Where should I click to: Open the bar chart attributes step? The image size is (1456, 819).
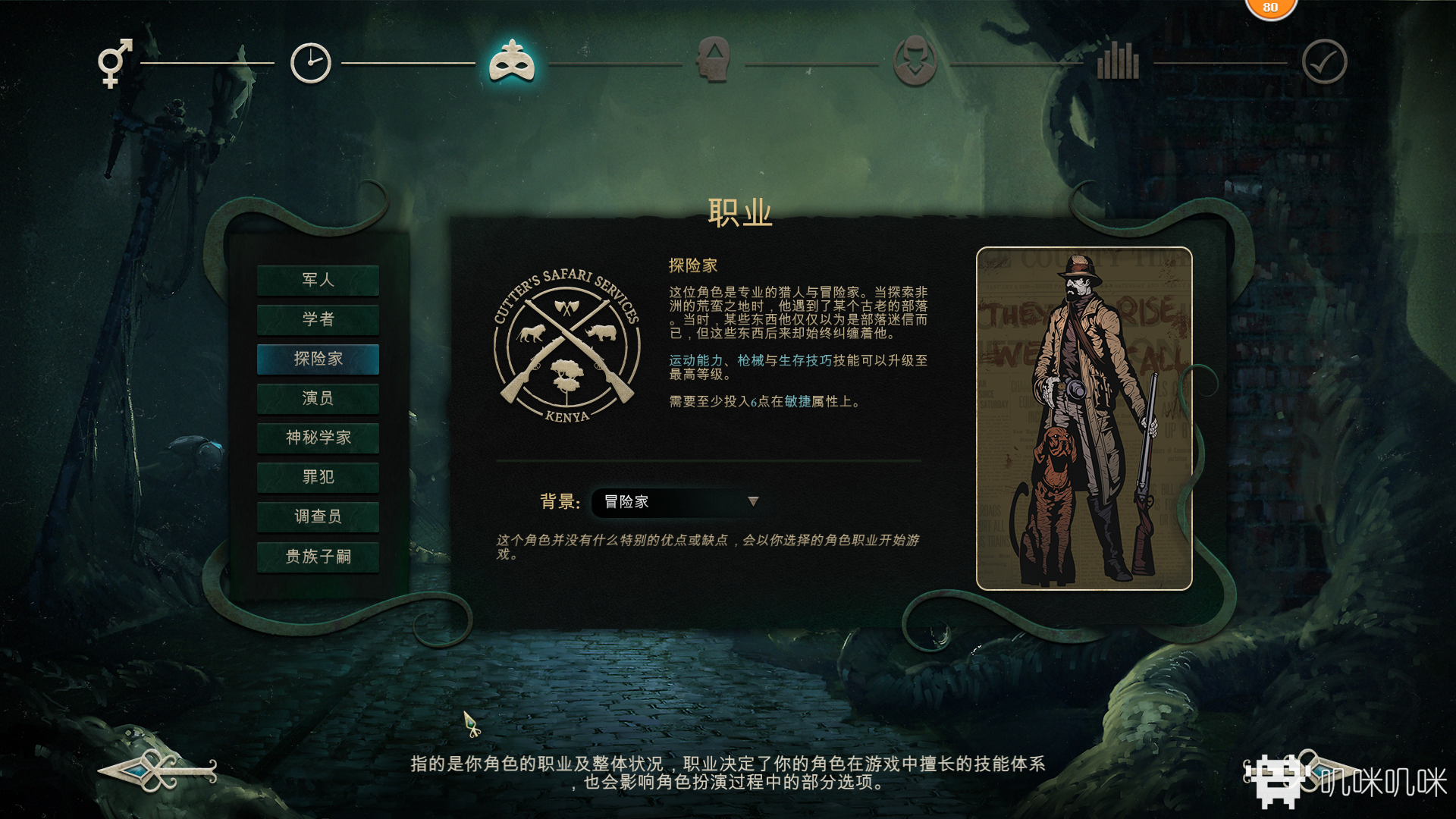tap(1118, 61)
